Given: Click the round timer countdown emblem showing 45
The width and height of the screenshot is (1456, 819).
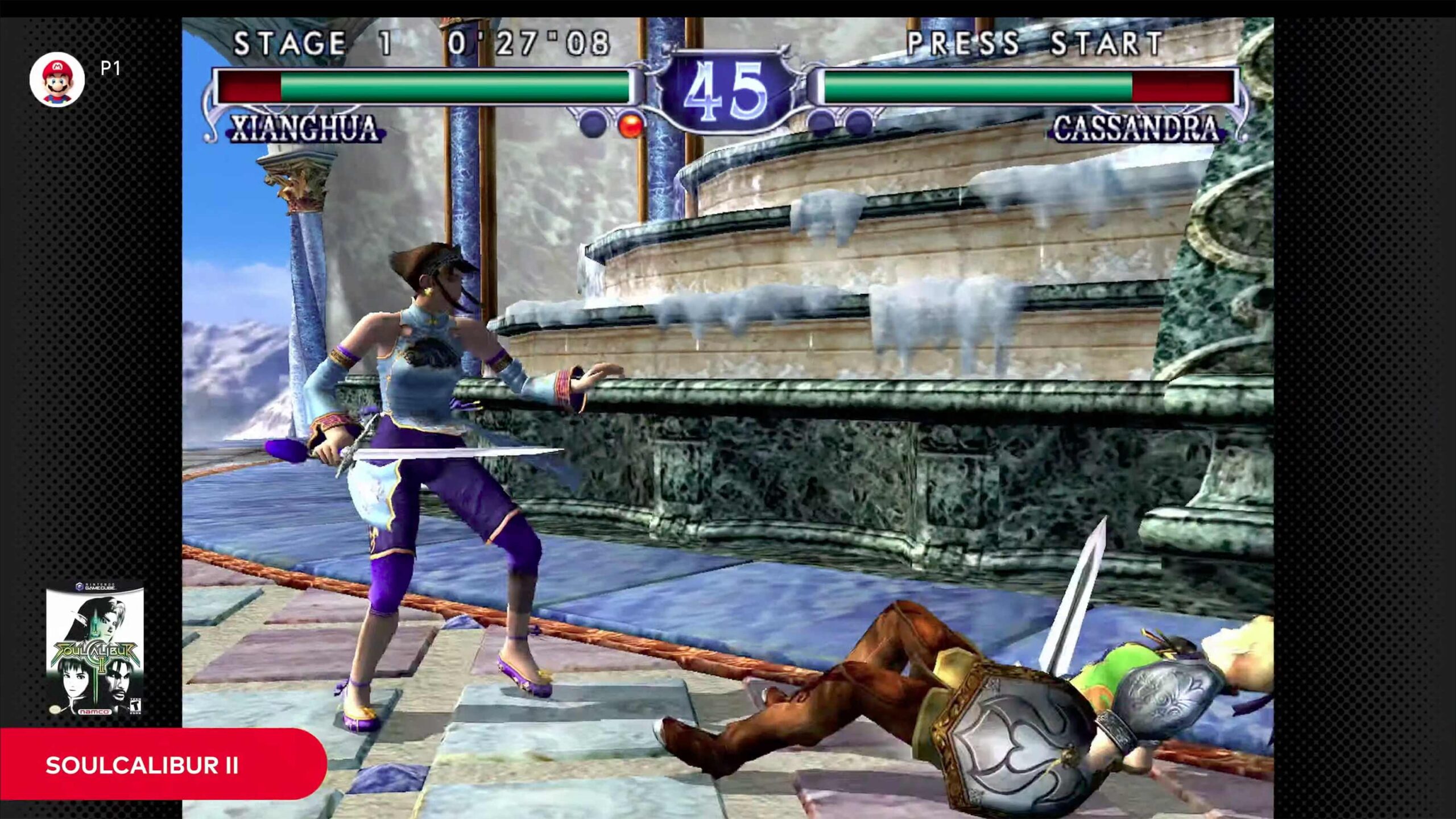Looking at the screenshot, I should 728,91.
